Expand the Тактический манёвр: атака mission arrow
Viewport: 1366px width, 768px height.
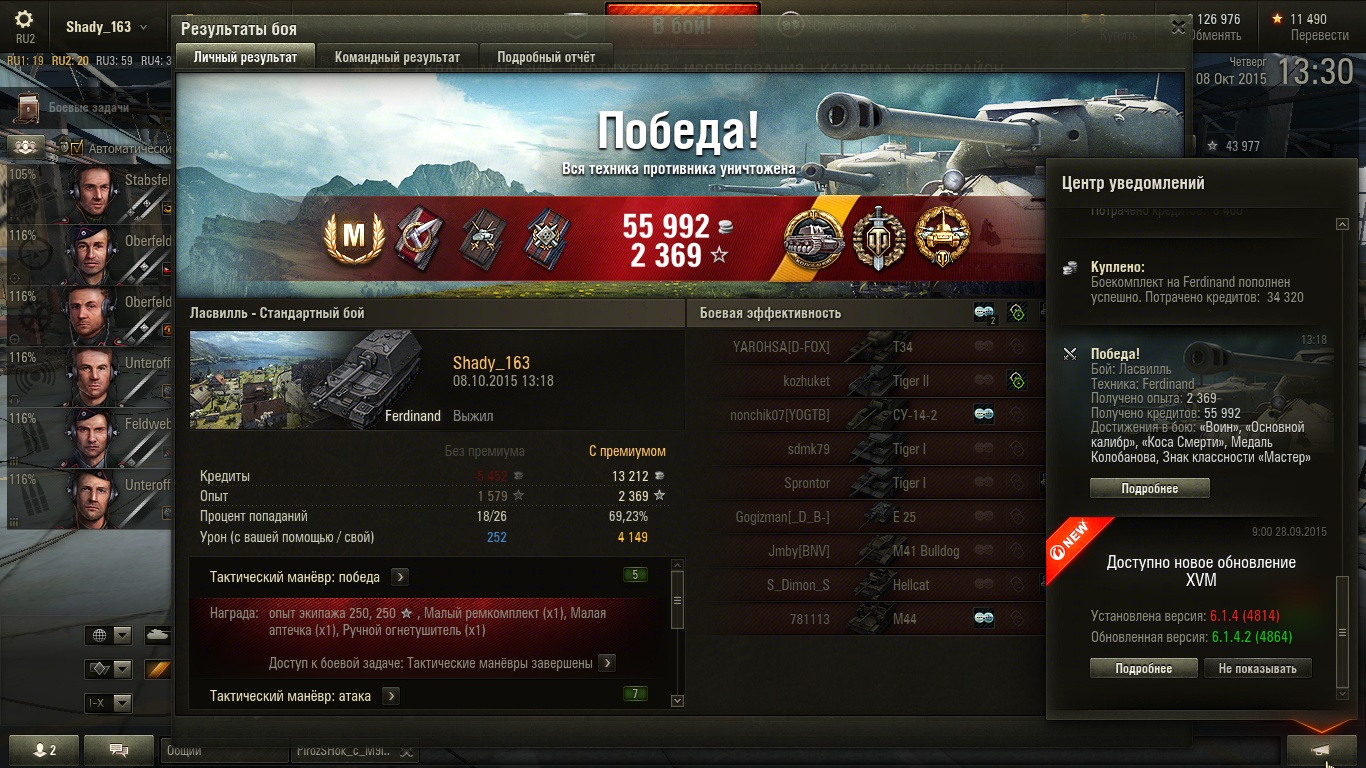[391, 696]
